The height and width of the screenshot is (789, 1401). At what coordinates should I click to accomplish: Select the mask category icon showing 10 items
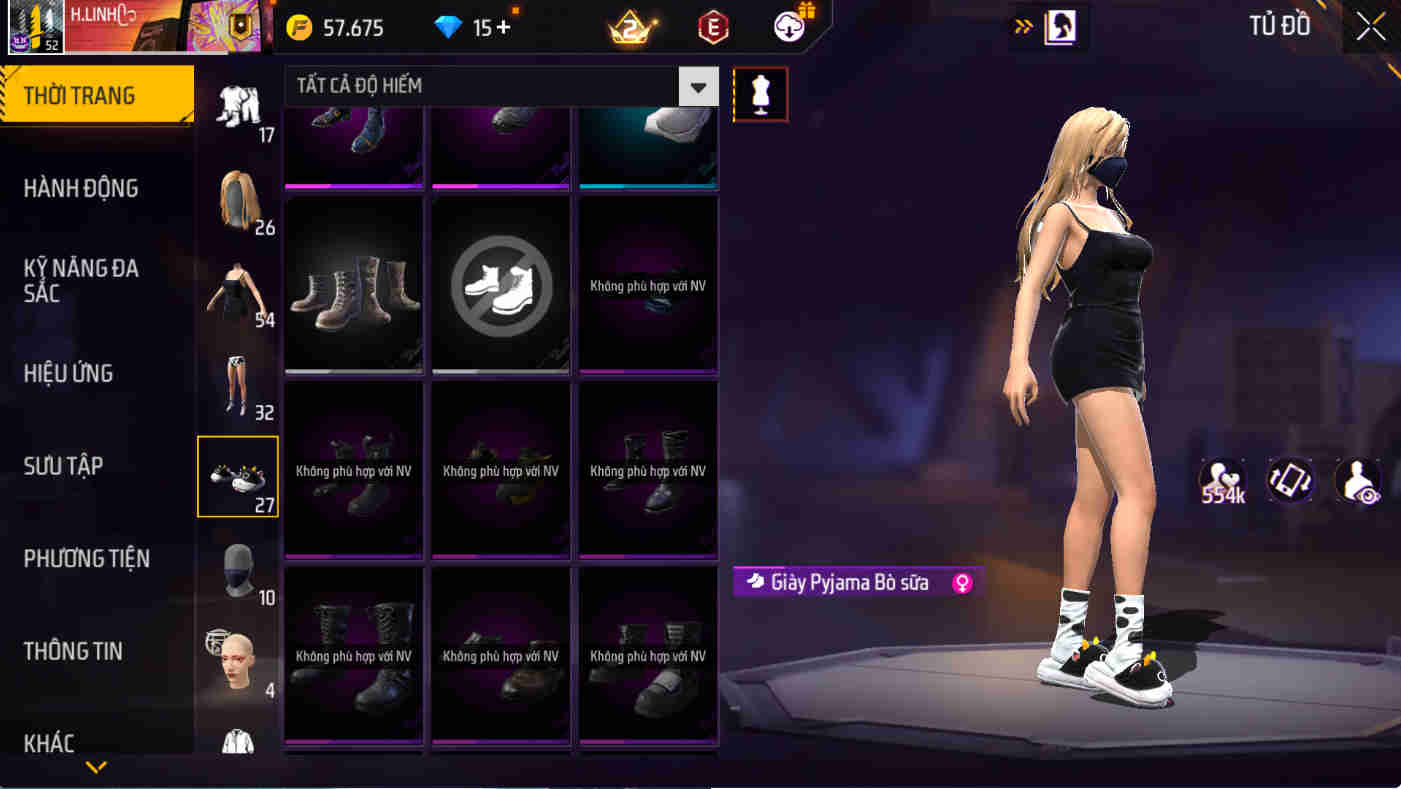[238, 570]
